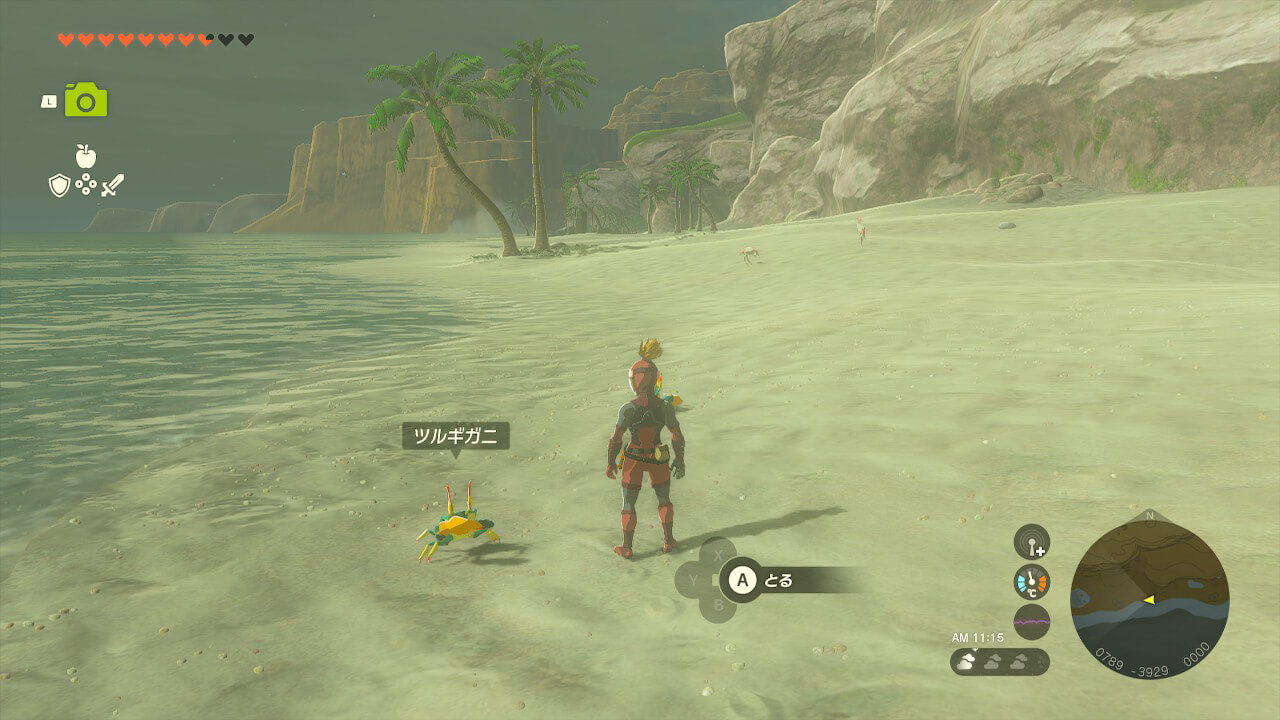This screenshot has height=720, width=1280.
Task: Click the Sheikah Sensor icon
Action: (1031, 542)
